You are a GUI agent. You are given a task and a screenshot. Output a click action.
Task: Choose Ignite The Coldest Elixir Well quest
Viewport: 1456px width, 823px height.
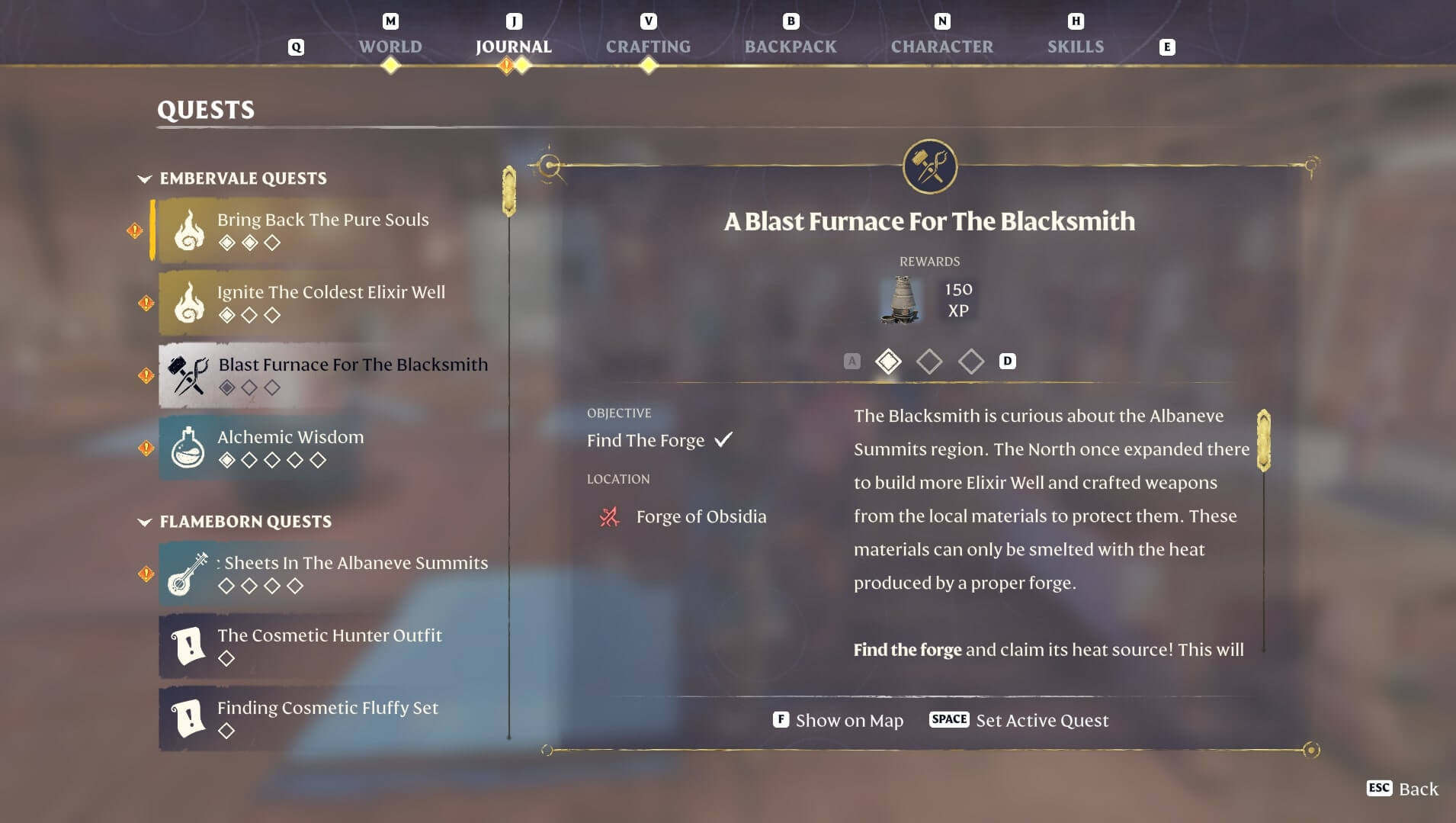click(331, 302)
